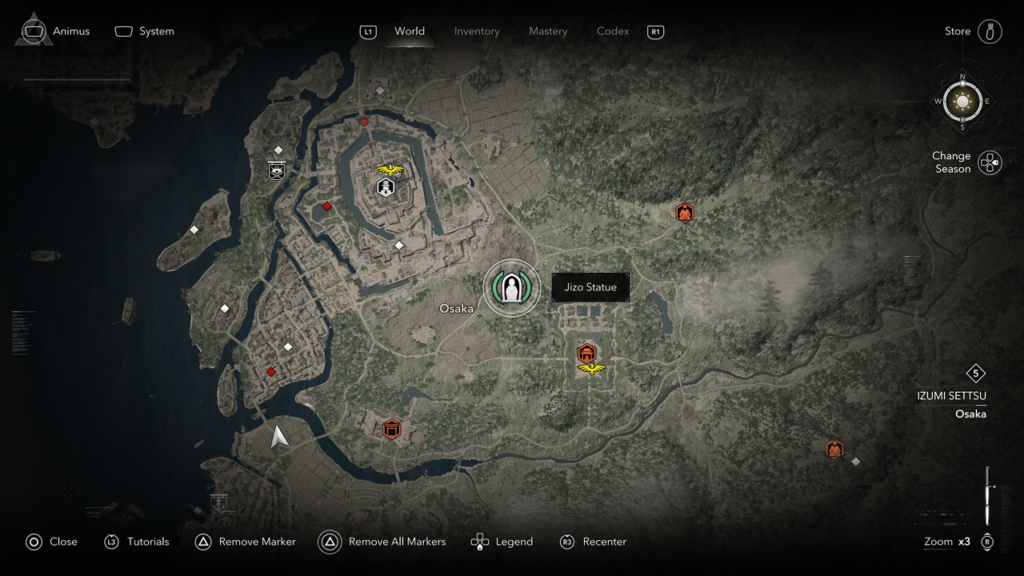Close the map screen
The image size is (1024, 576).
coord(51,542)
